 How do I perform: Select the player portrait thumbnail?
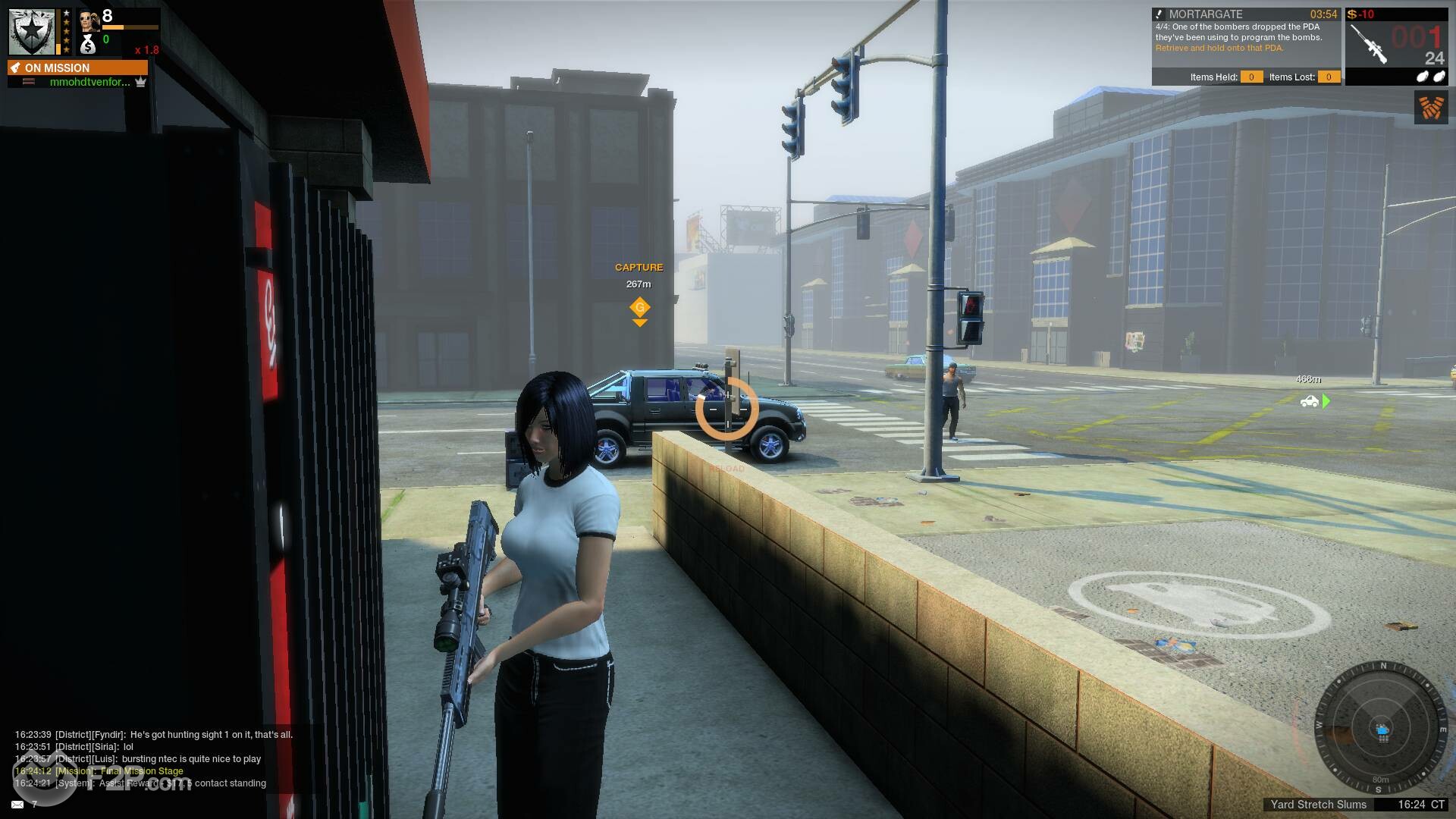click(x=89, y=20)
